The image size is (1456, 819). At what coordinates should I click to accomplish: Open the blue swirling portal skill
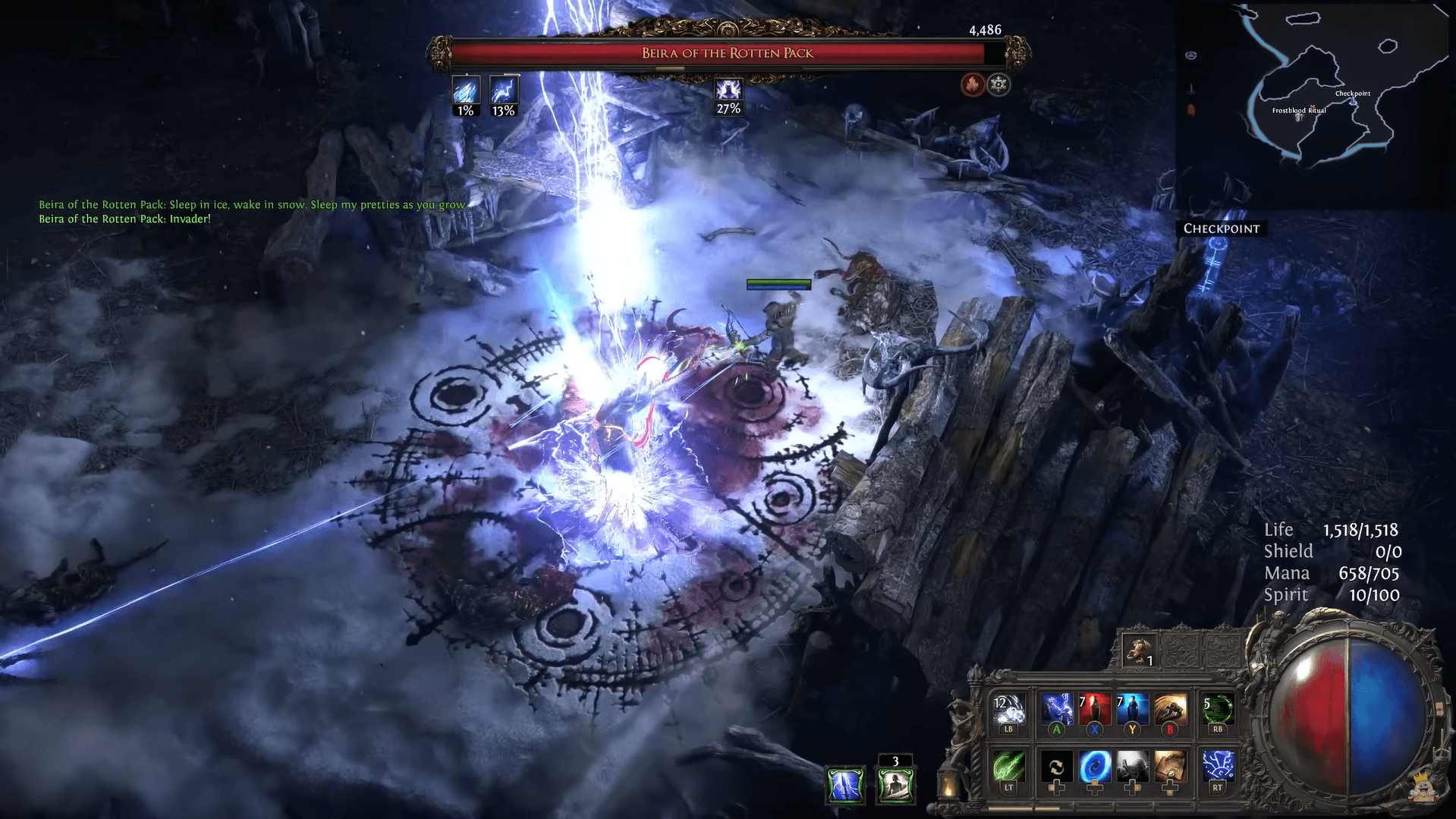[1095, 767]
